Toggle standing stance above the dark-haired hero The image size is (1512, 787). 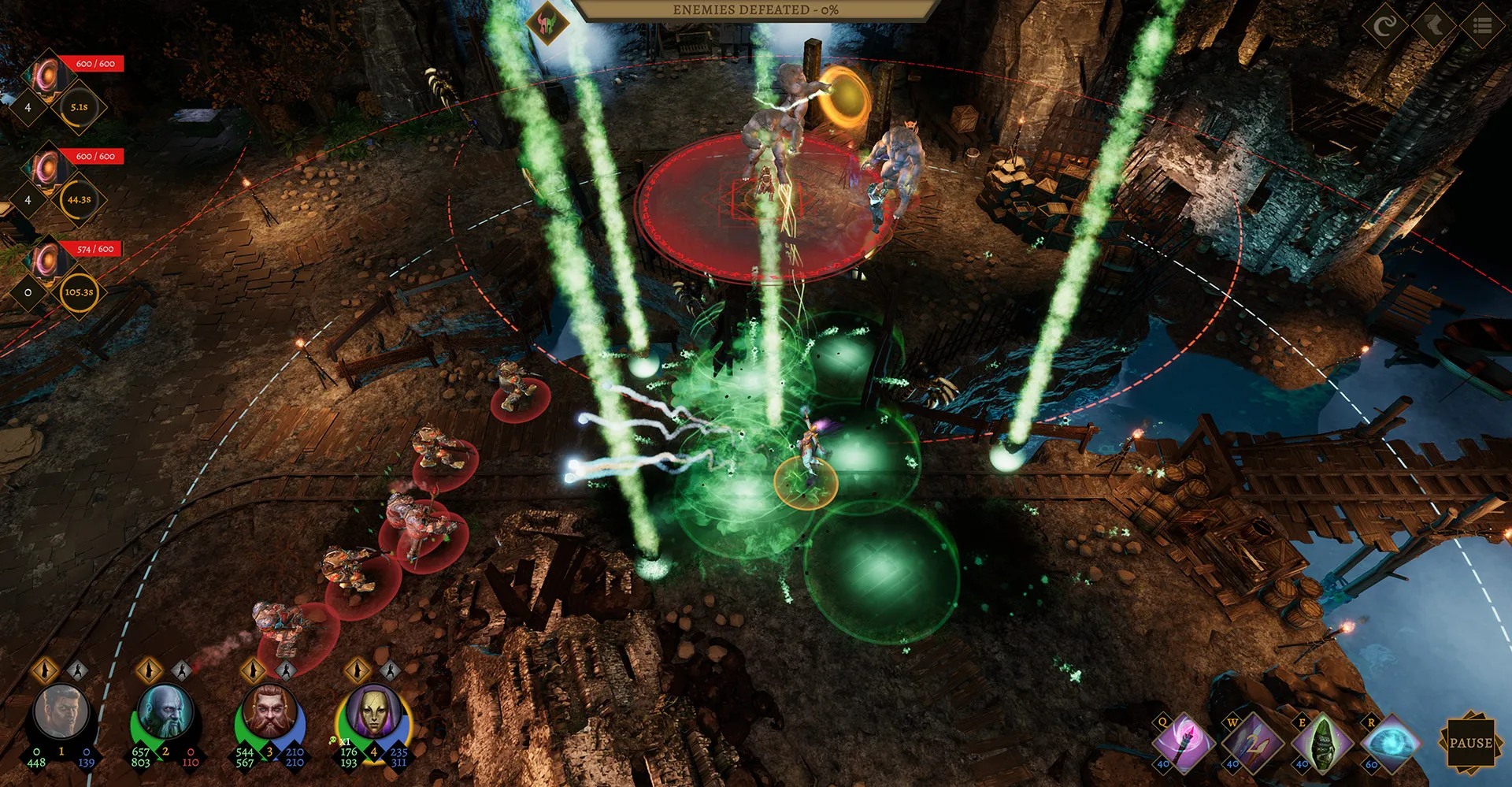pos(45,670)
